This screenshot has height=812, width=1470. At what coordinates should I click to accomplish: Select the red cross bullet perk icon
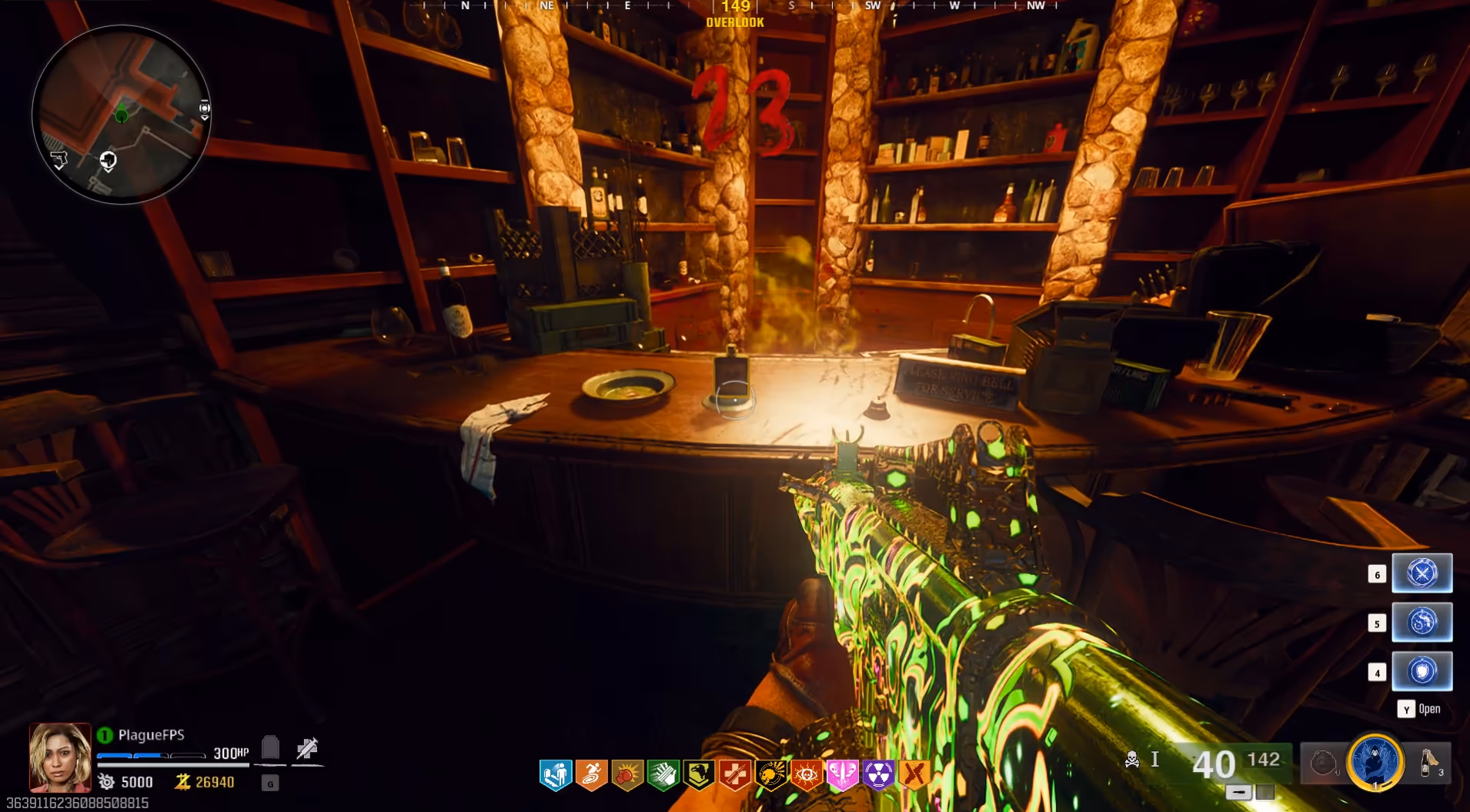(735, 774)
